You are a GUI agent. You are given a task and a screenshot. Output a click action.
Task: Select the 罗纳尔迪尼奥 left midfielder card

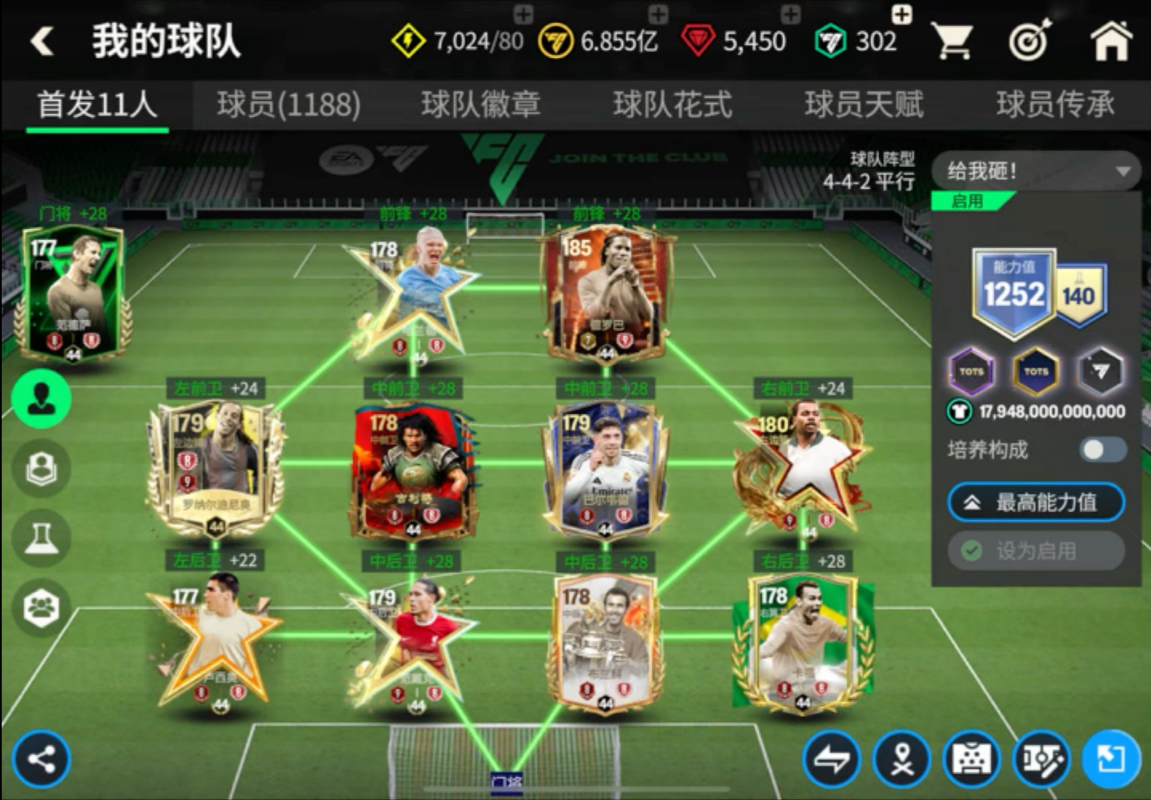(215, 467)
